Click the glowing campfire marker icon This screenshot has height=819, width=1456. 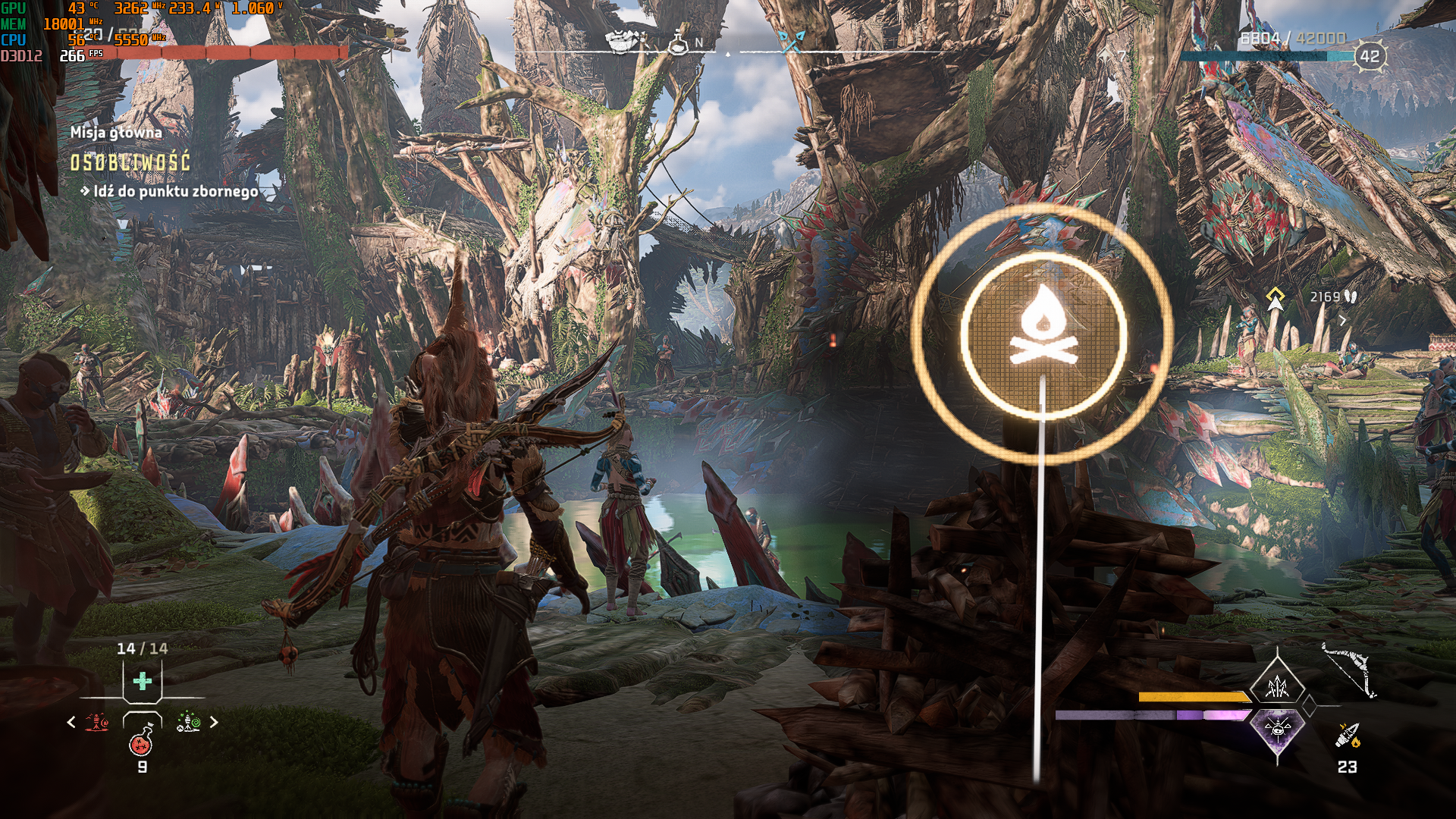coord(1043,334)
